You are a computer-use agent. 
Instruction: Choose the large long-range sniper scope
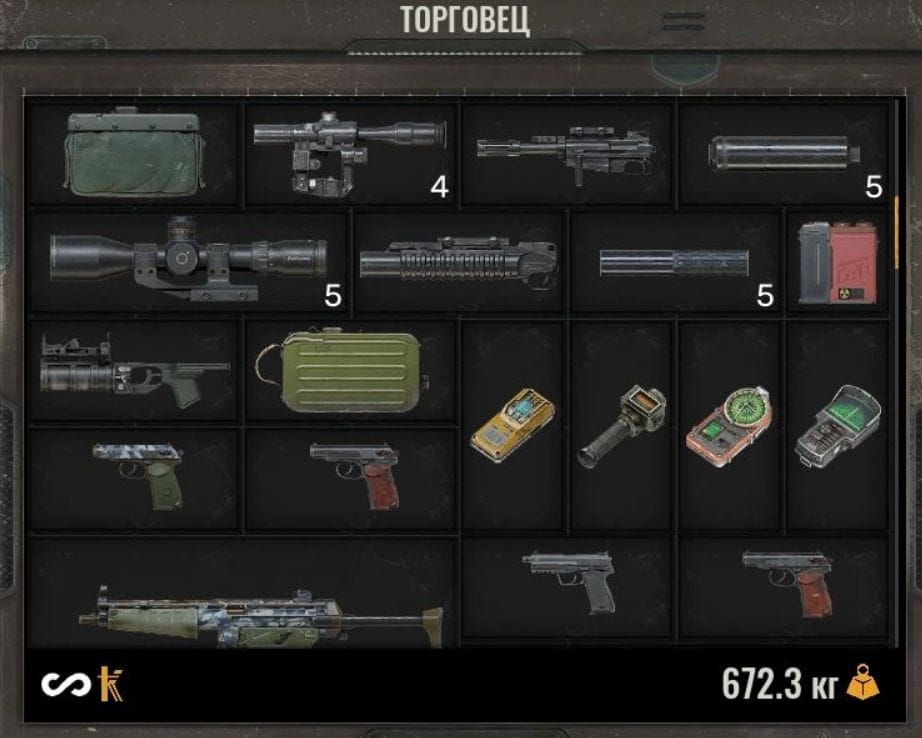click(x=188, y=260)
